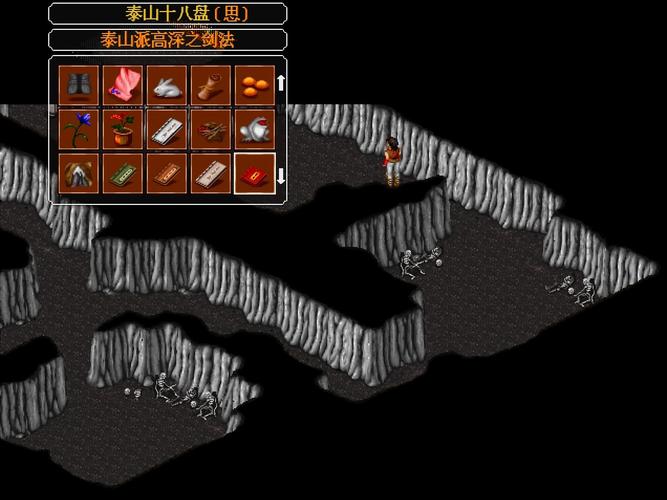Choose the blue flower item

(x=77, y=128)
